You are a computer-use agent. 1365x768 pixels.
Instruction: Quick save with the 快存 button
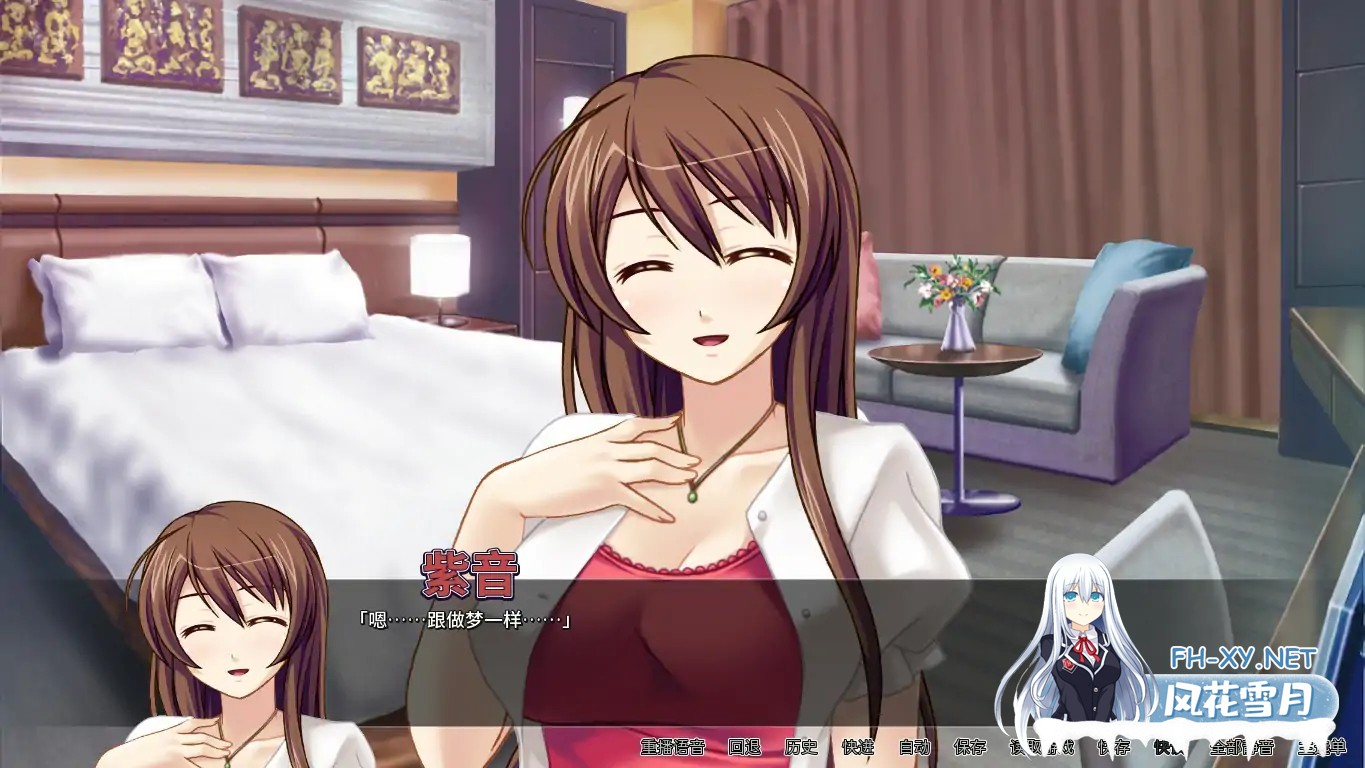point(1113,747)
